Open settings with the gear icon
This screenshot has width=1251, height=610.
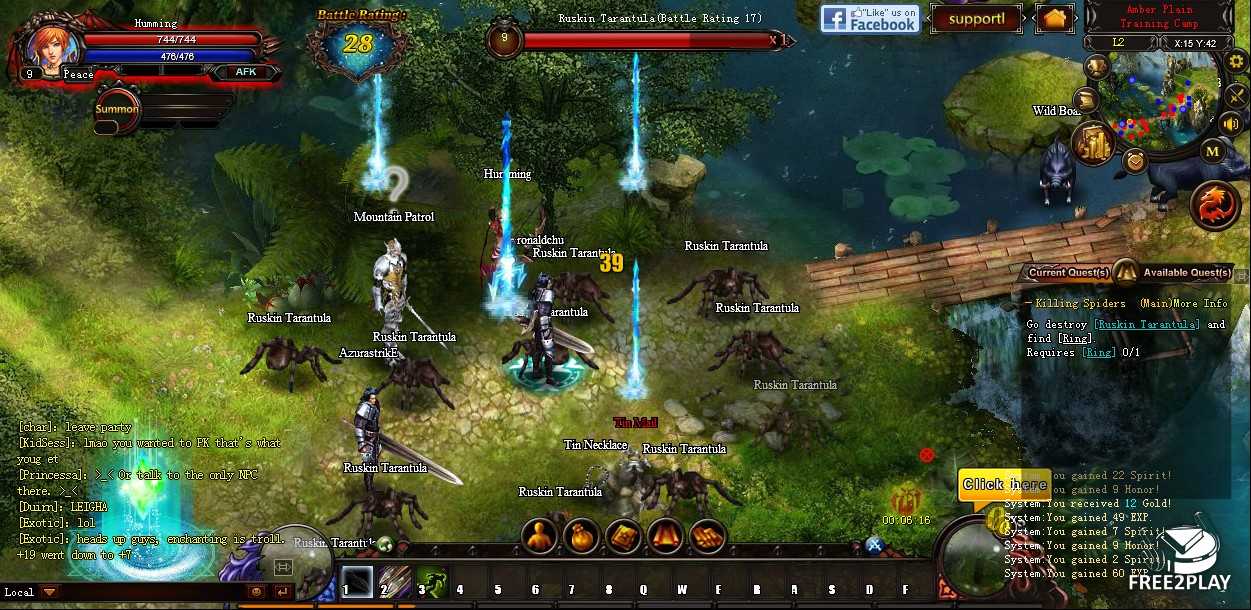point(1235,60)
